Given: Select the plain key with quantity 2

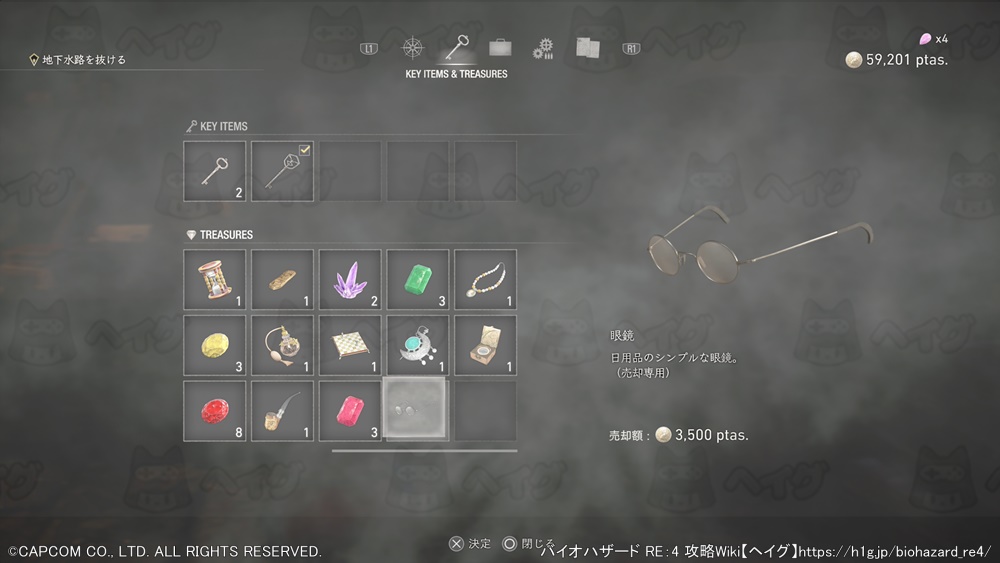Looking at the screenshot, I should click(x=215, y=171).
